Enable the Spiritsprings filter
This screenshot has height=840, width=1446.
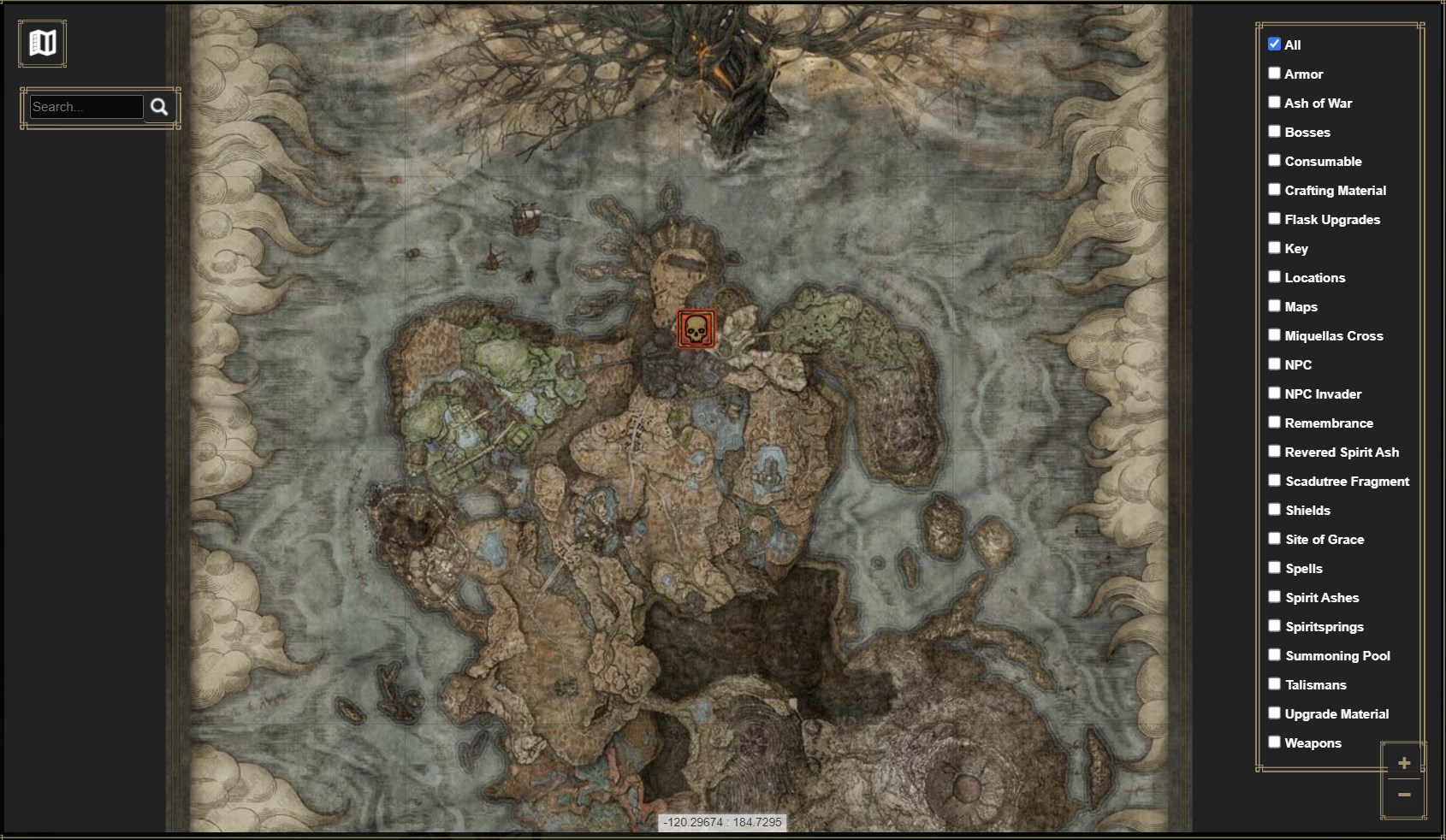[1275, 625]
